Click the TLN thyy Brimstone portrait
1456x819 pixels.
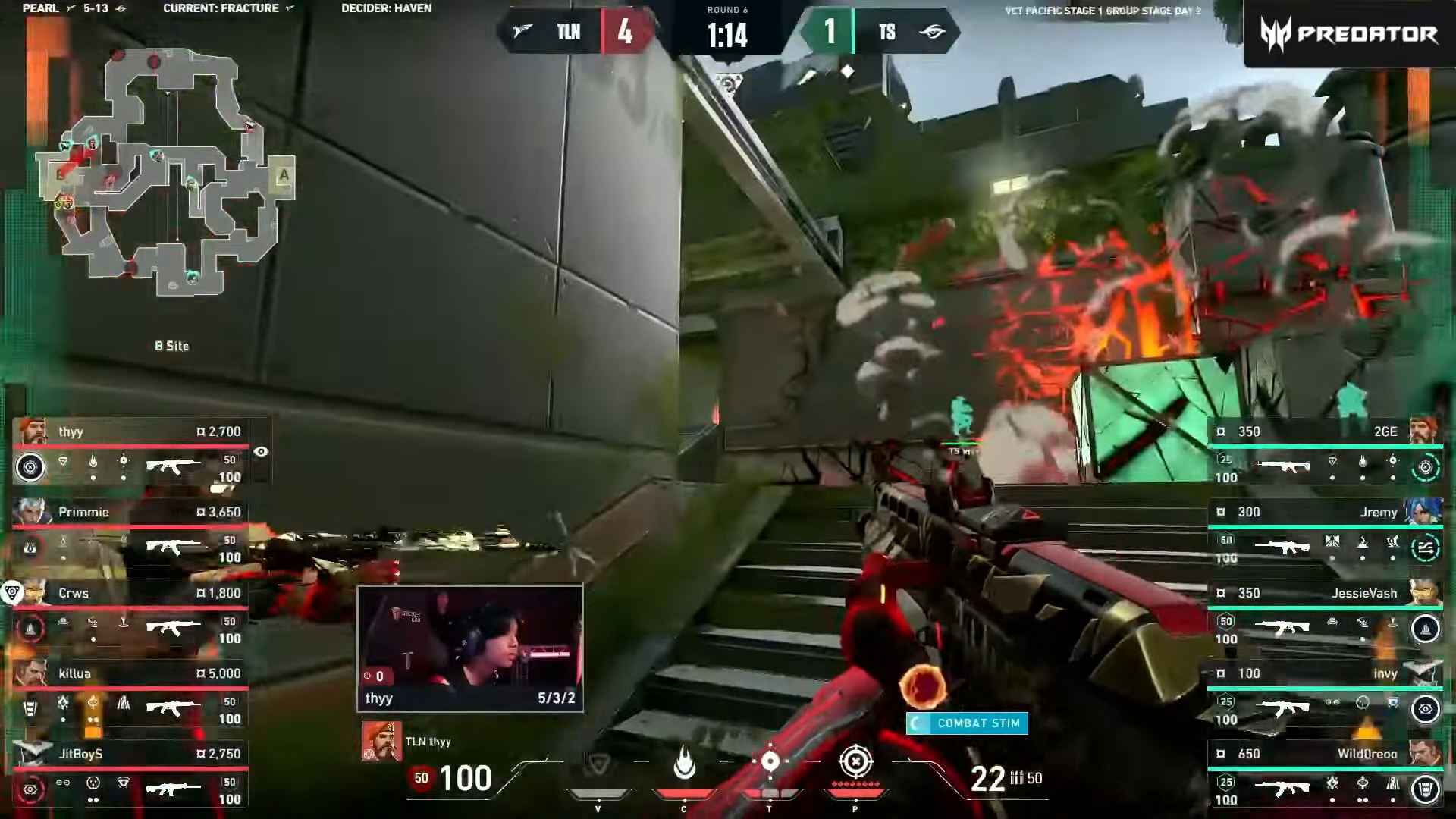click(381, 741)
